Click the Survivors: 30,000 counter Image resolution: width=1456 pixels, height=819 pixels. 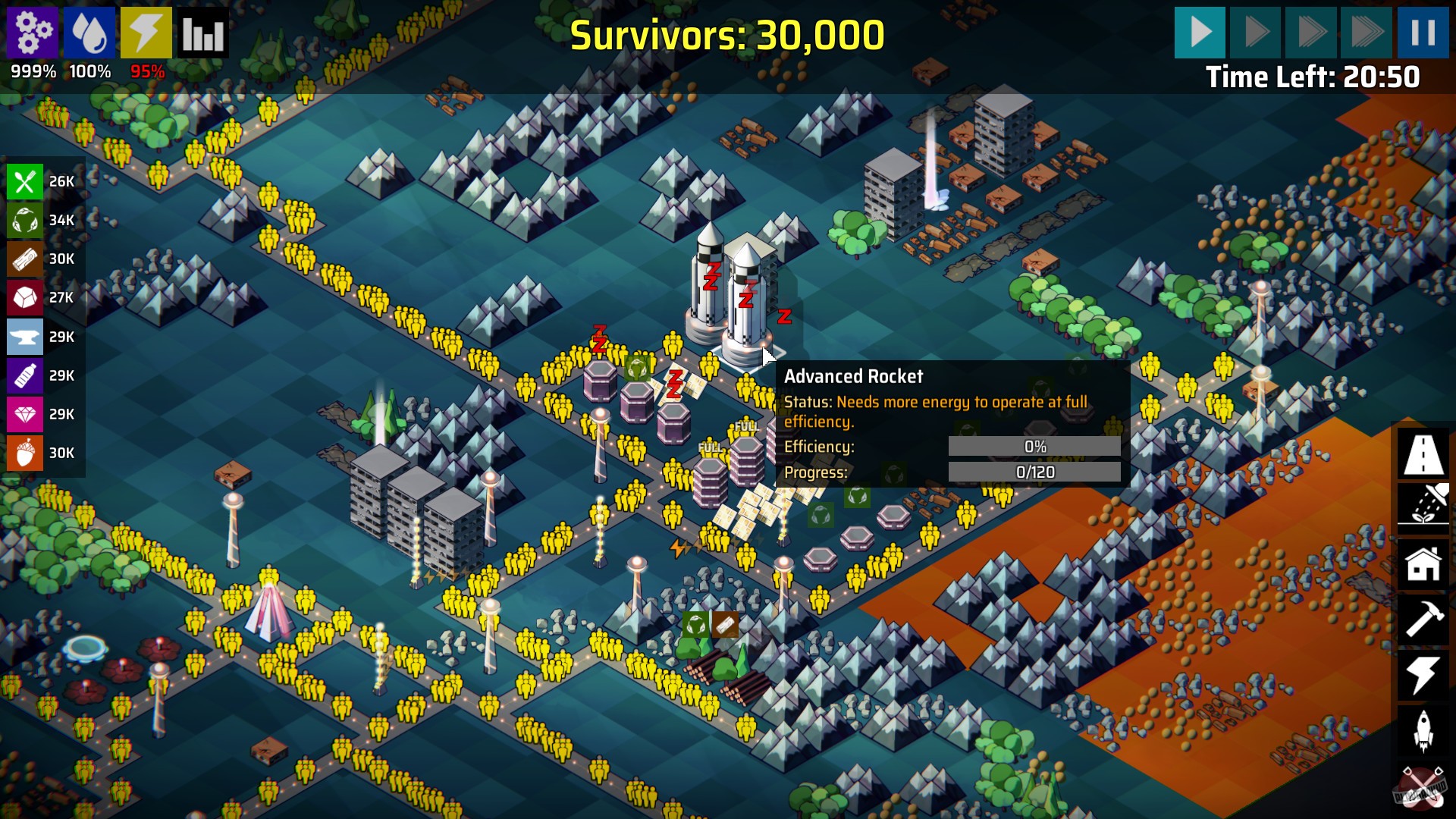726,33
